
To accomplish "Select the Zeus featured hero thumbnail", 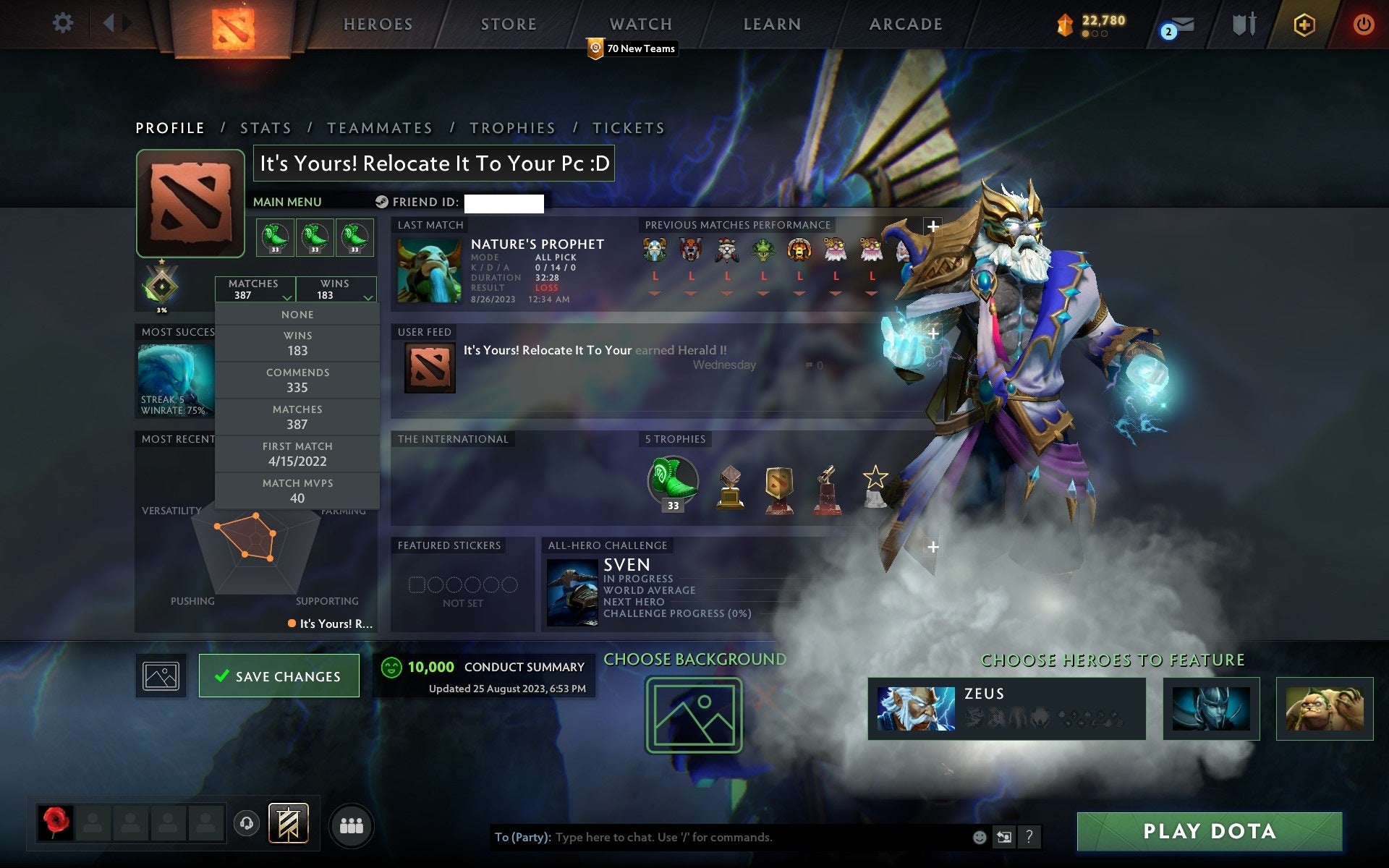I will [x=917, y=710].
